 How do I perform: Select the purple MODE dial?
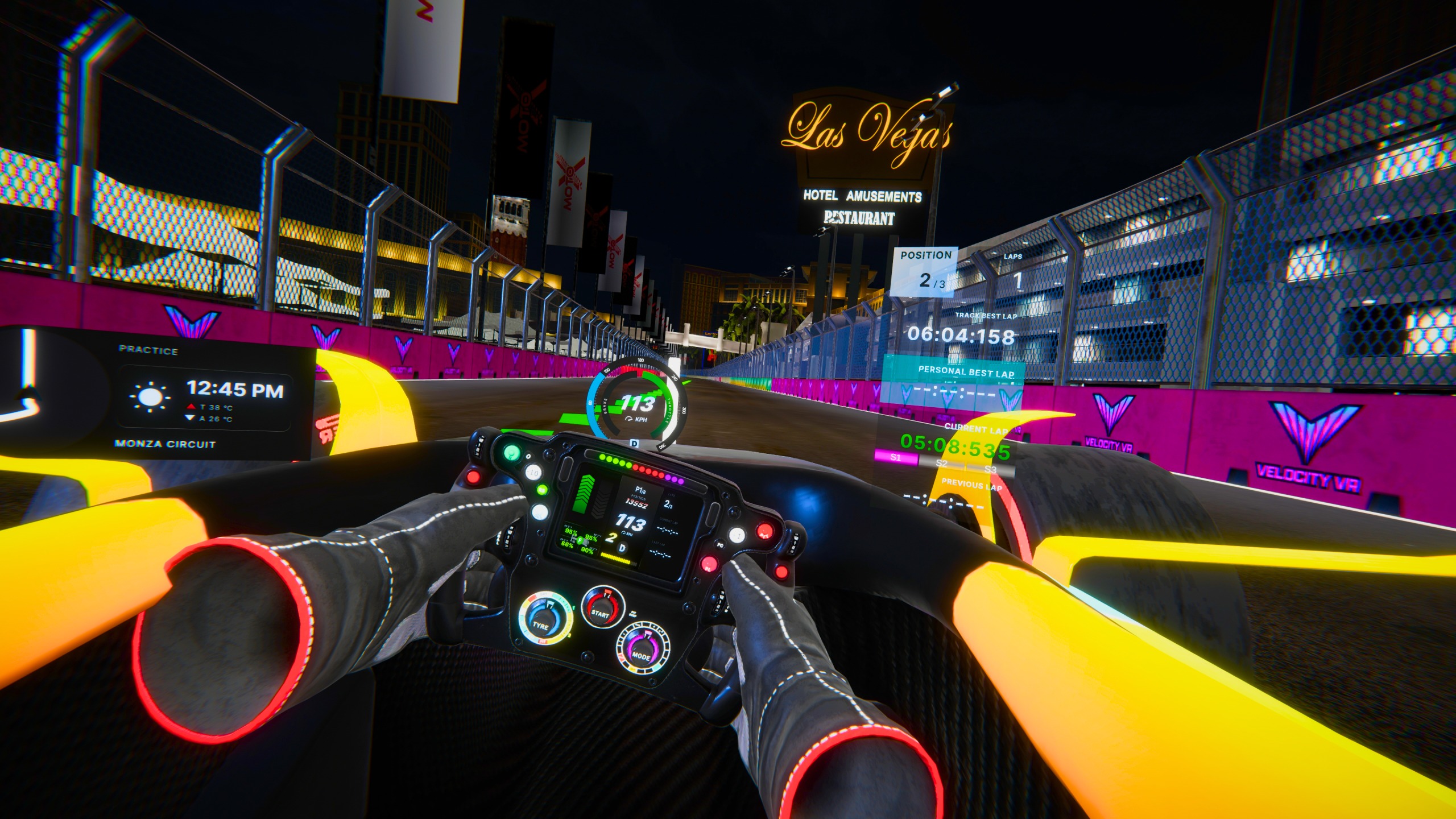(x=642, y=655)
